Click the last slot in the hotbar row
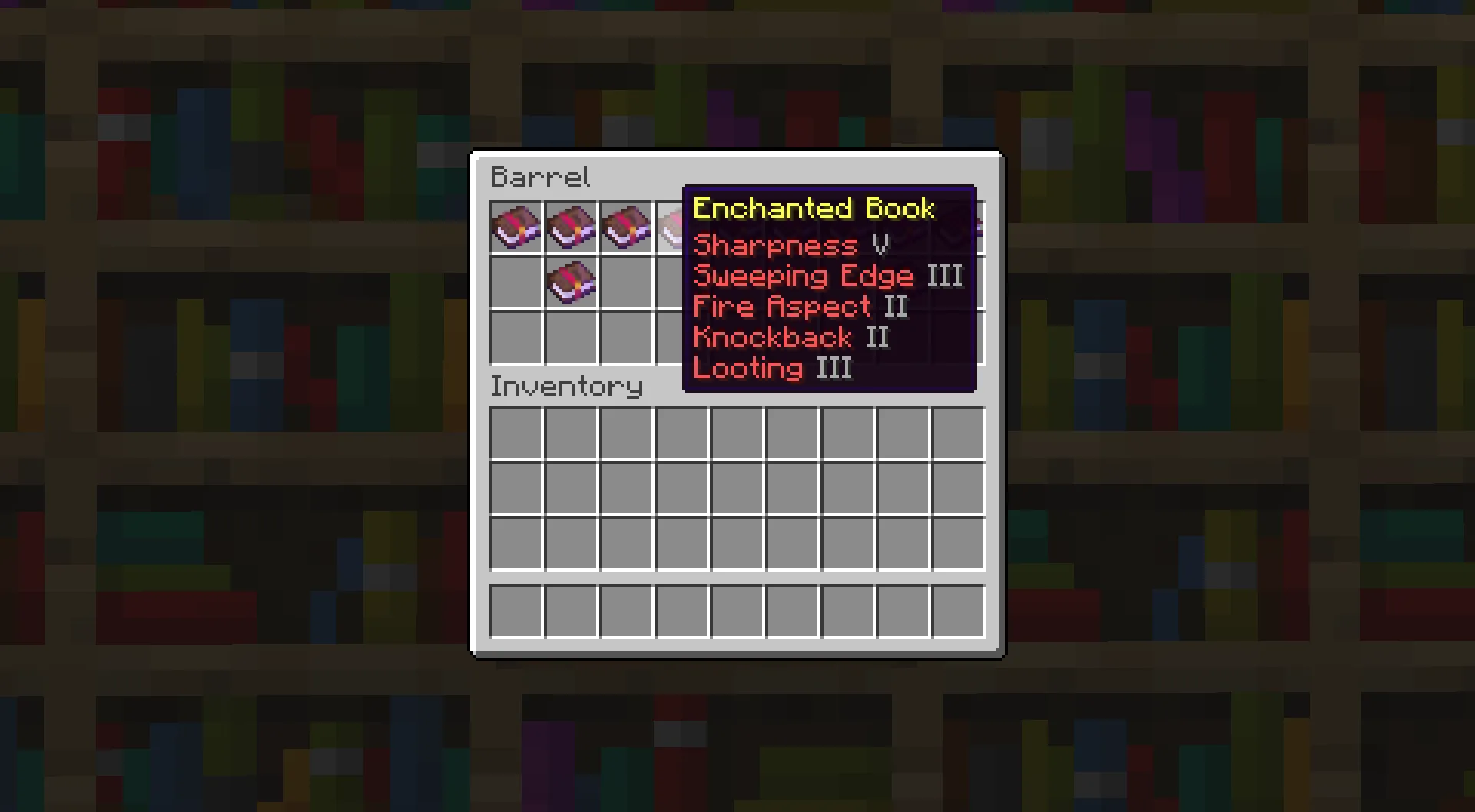 click(960, 611)
